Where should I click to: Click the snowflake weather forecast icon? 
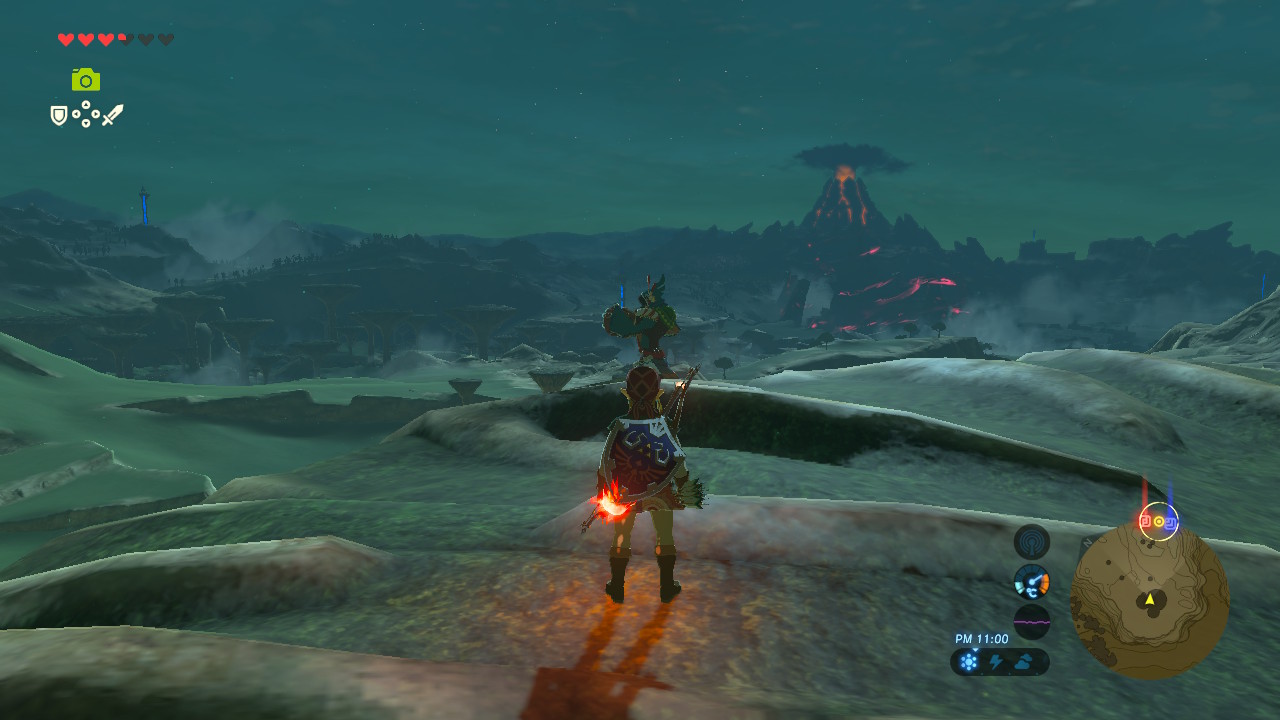pyautogui.click(x=969, y=661)
